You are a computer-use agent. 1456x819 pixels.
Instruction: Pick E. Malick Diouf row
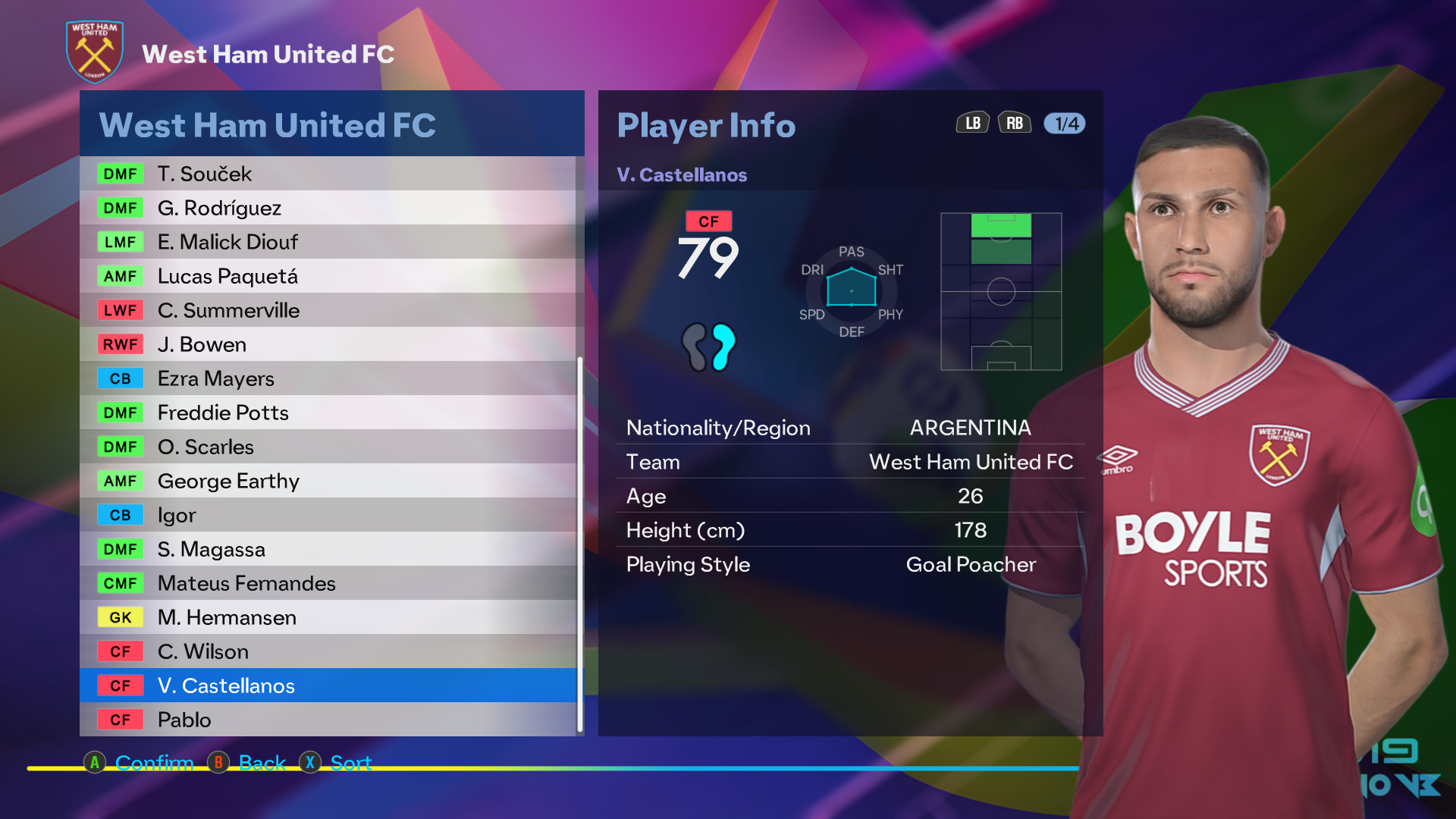pyautogui.click(x=328, y=242)
